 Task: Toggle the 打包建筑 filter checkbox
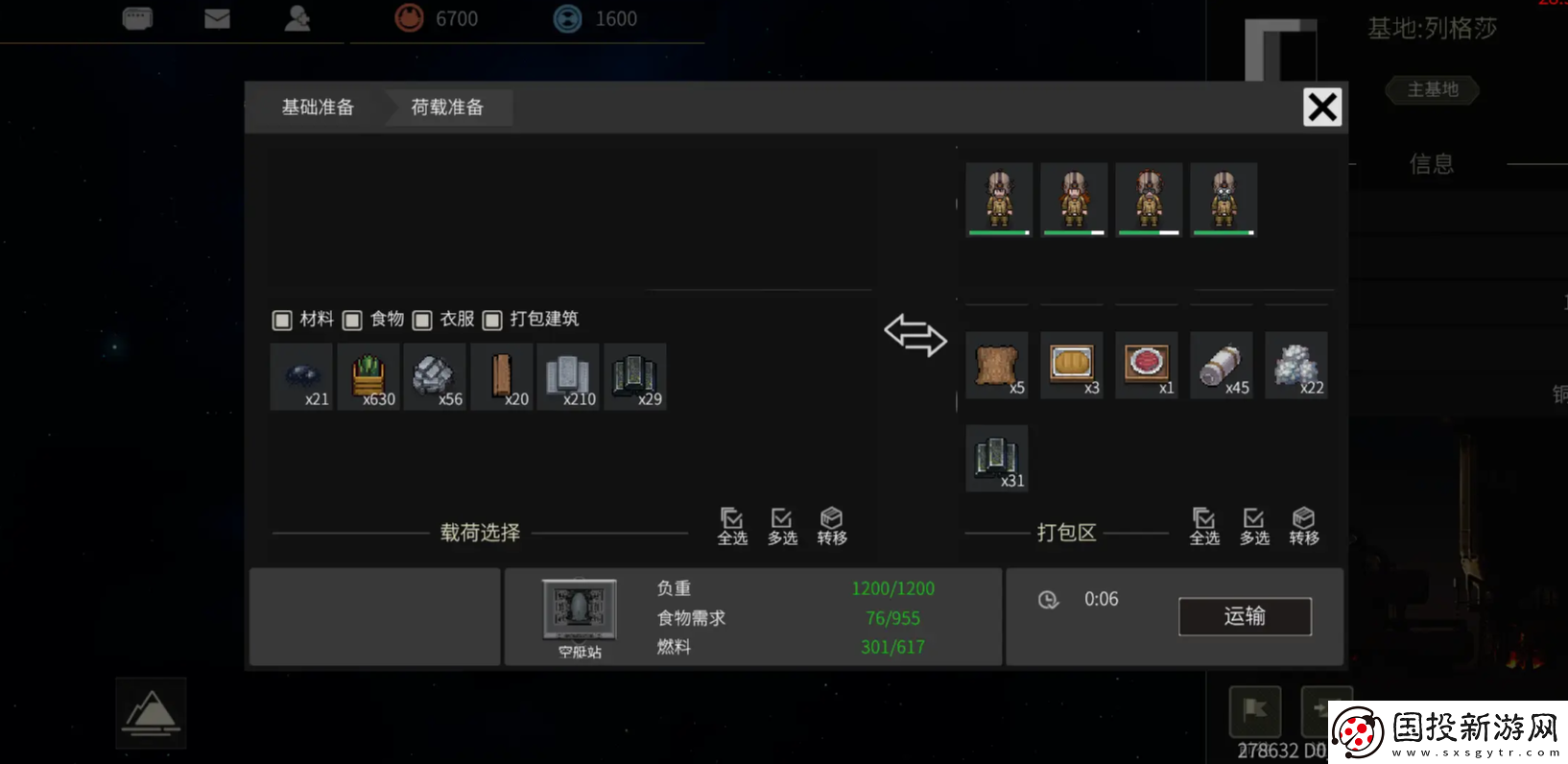coord(492,320)
